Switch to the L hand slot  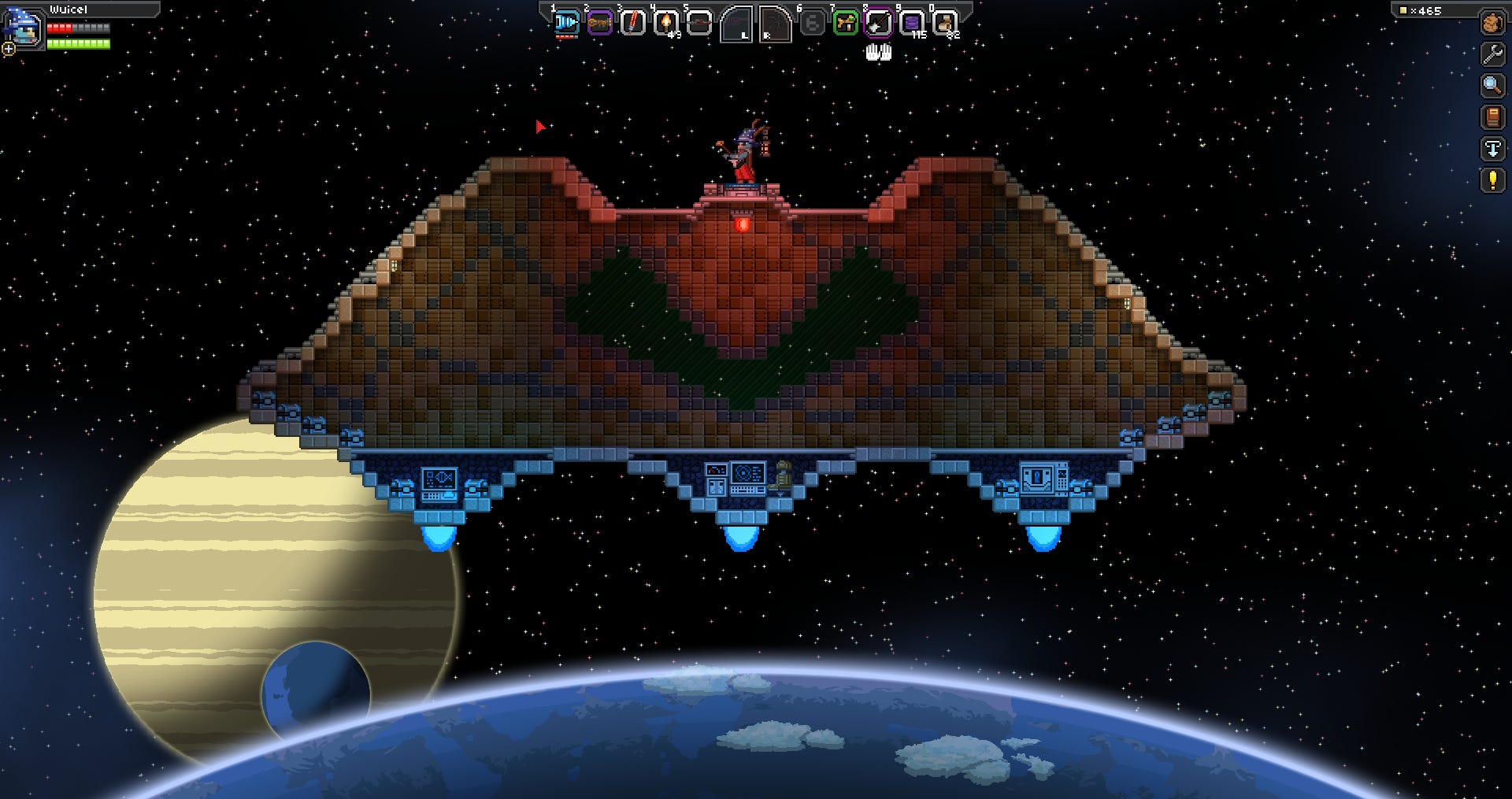pos(736,24)
